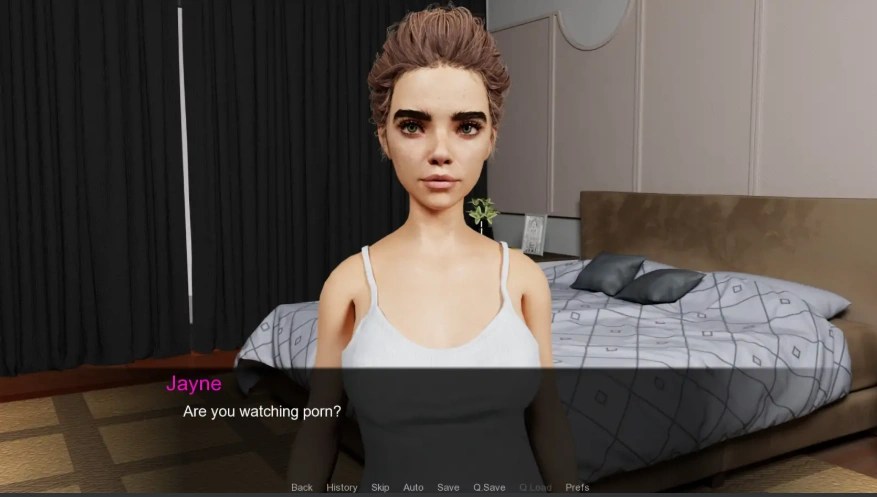Click Q.Save to quick save
Image resolution: width=877 pixels, height=497 pixels.
tap(489, 487)
